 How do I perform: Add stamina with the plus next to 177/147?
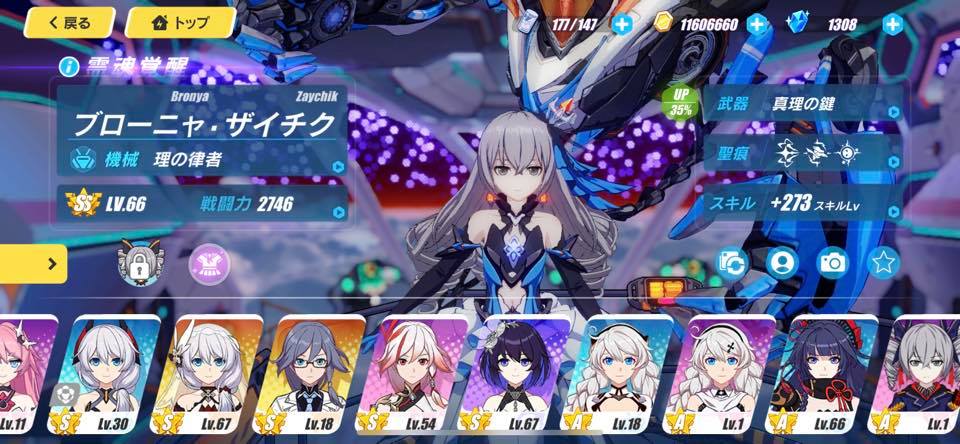point(622,23)
